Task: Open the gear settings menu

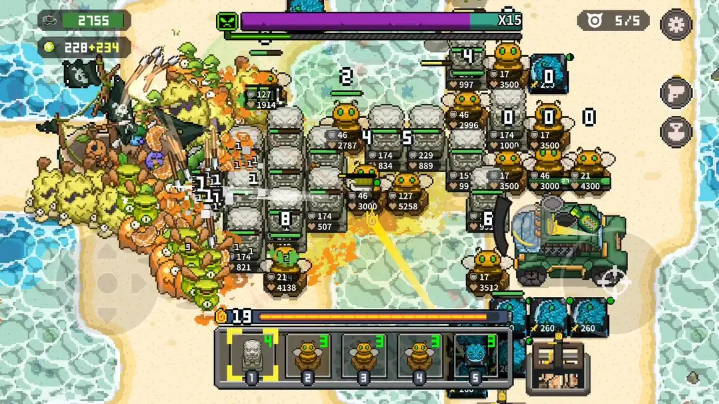Action: click(678, 22)
